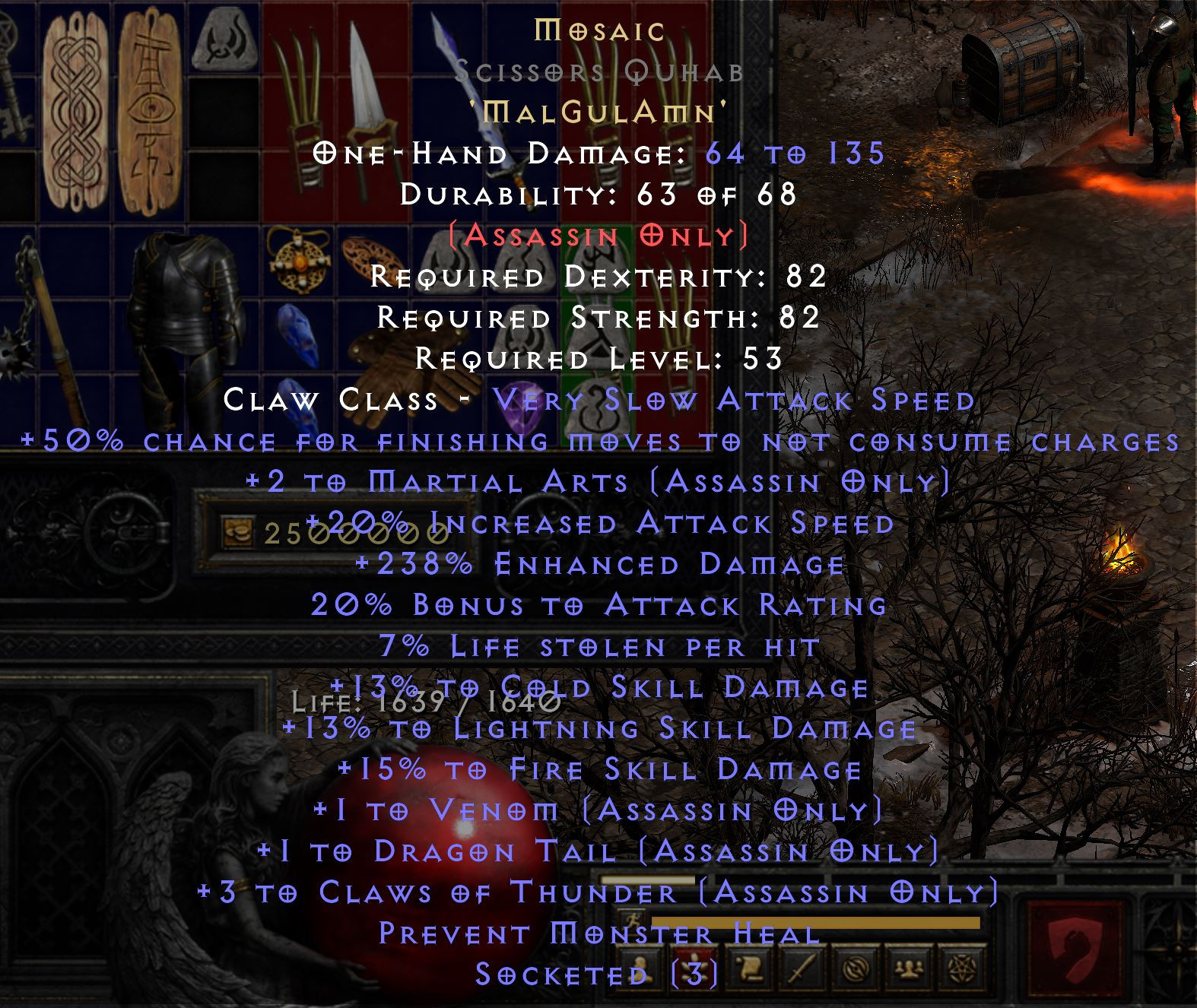Open the party screen group icon
The image size is (1197, 1008).
point(910,968)
